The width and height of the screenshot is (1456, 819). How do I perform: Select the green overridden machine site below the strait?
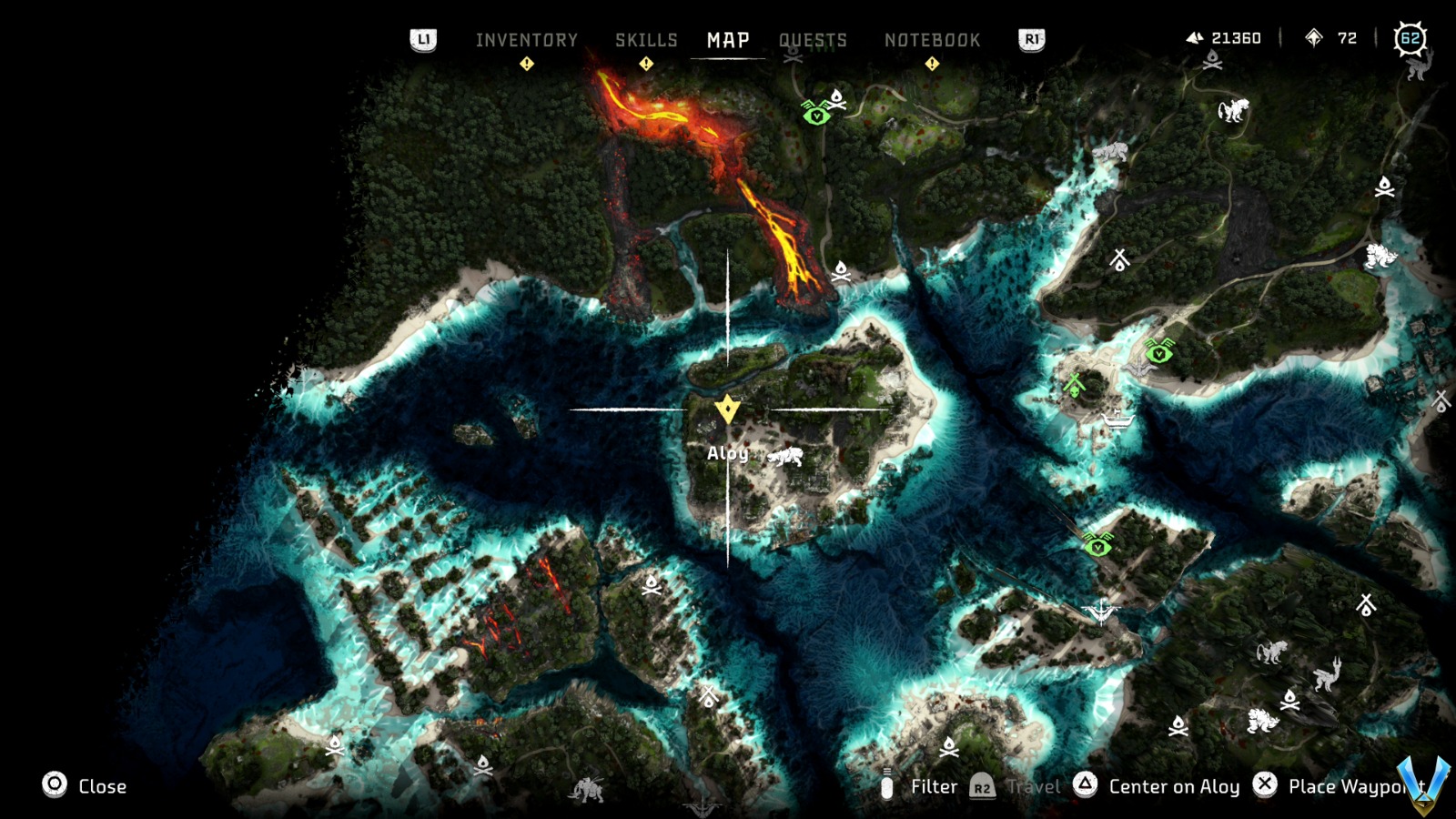1097,546
